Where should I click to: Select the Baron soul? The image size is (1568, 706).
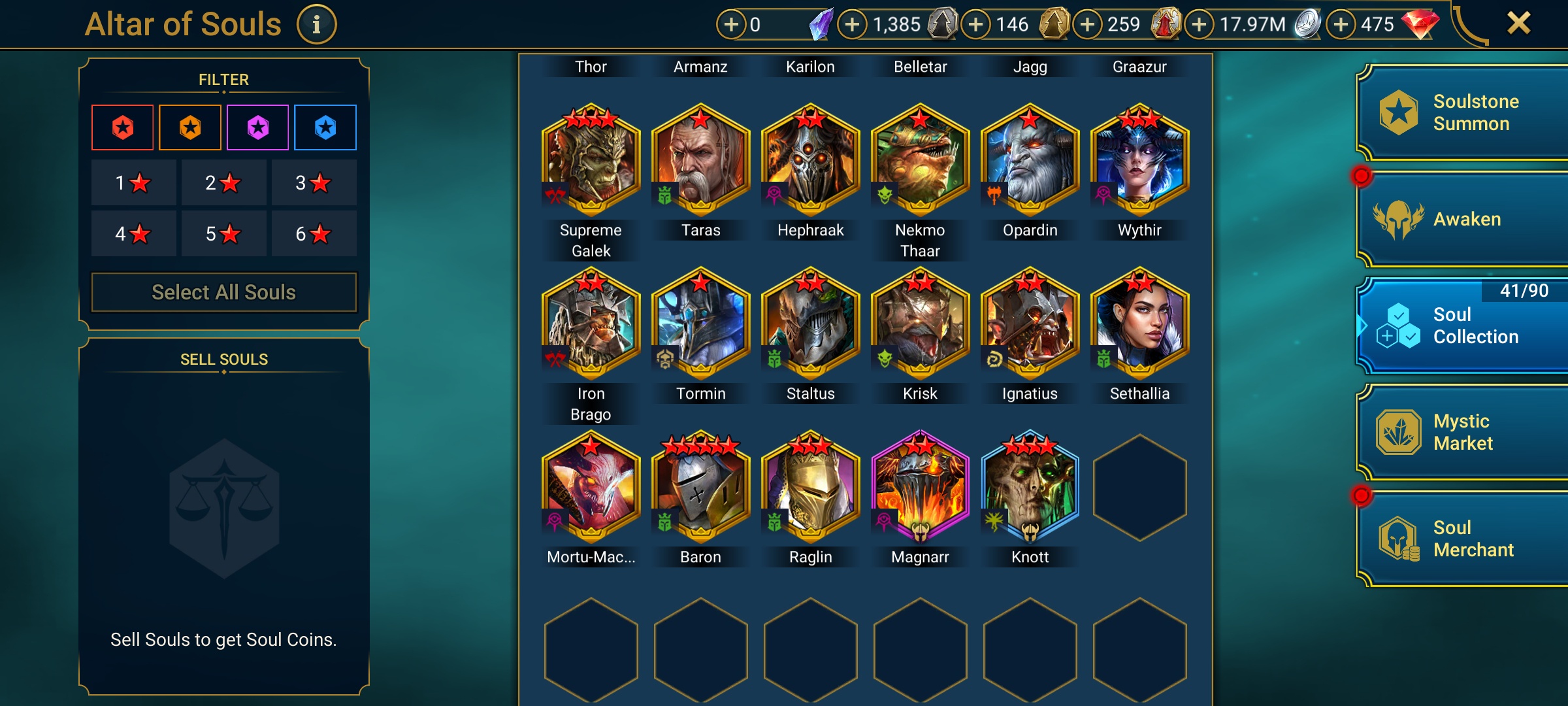click(x=701, y=488)
